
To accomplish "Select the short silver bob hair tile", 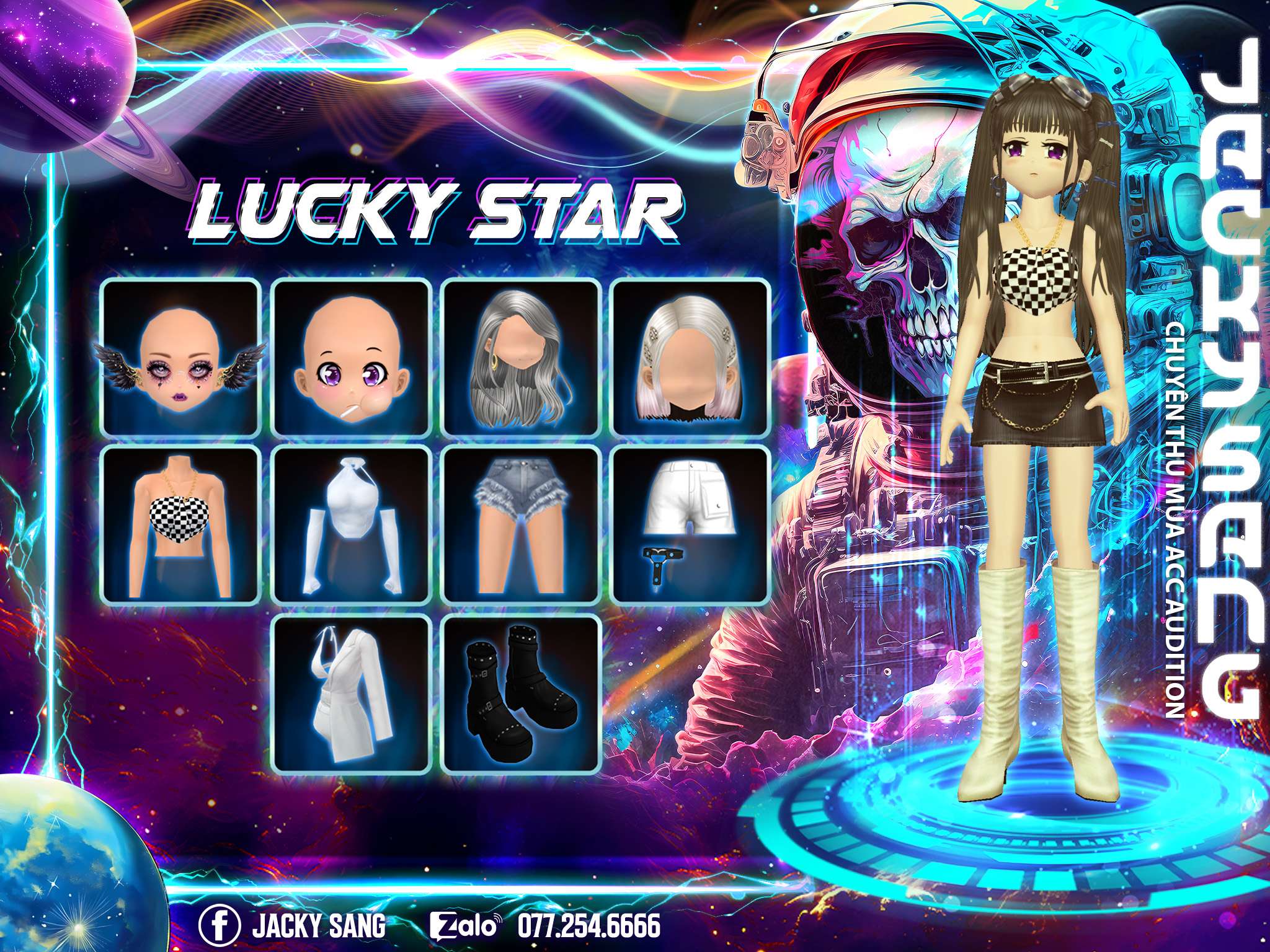I will pyautogui.click(x=690, y=358).
